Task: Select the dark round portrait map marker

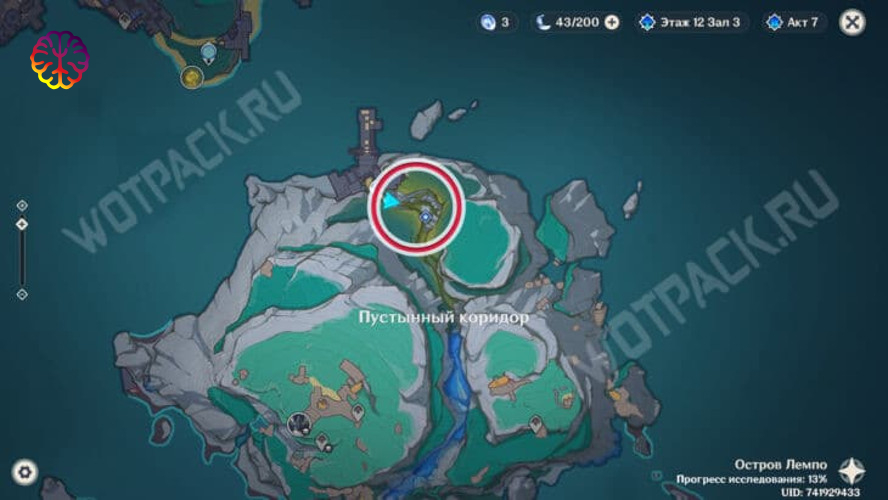Action: pyautogui.click(x=297, y=424)
